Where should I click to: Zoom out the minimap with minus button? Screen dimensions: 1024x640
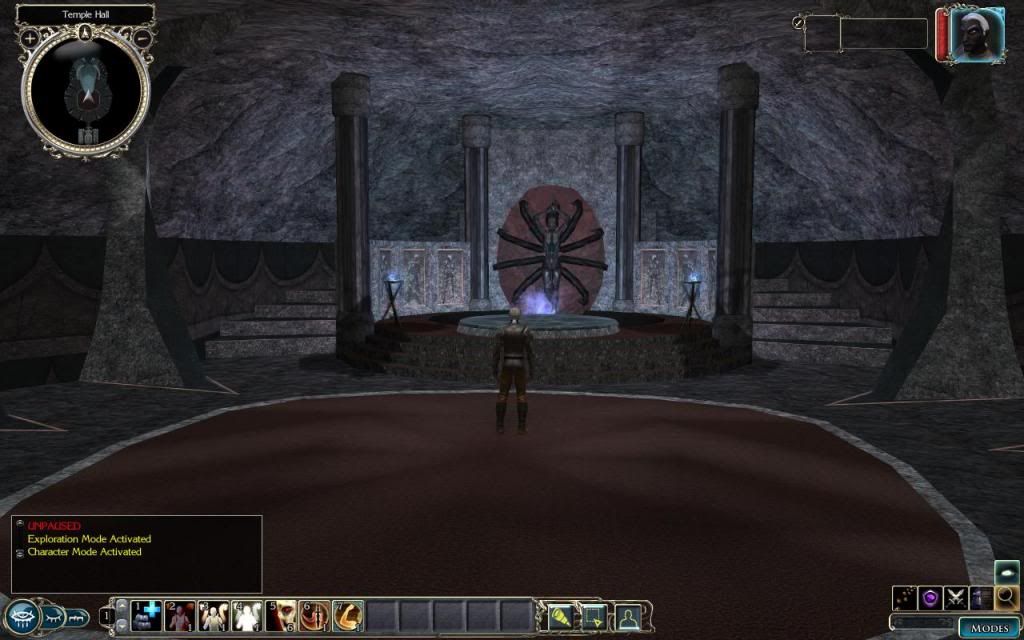143,38
